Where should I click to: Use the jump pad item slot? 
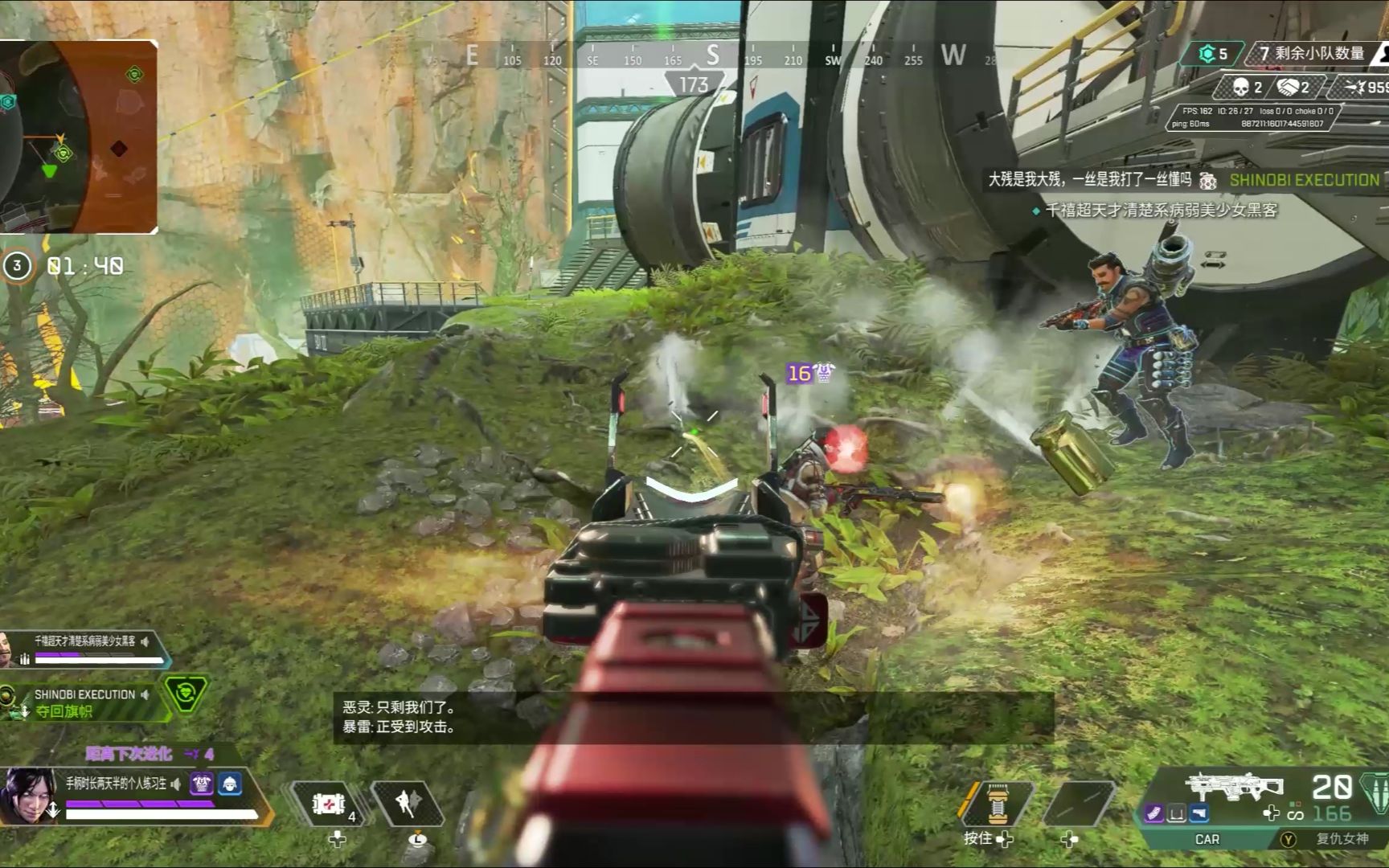997,804
